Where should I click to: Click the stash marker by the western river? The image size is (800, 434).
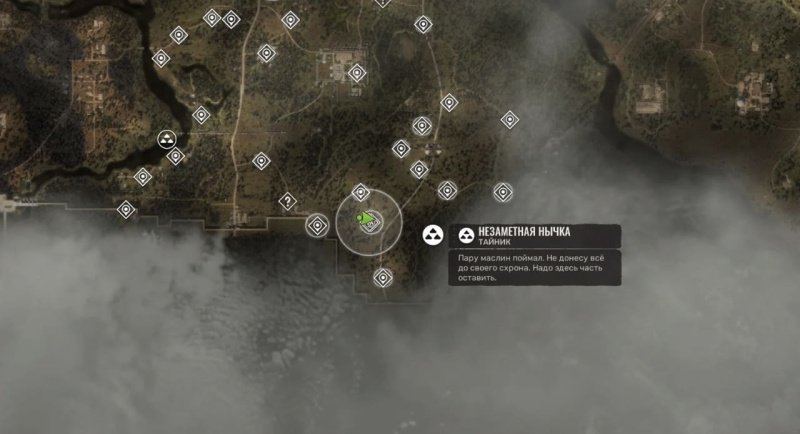(x=167, y=139)
